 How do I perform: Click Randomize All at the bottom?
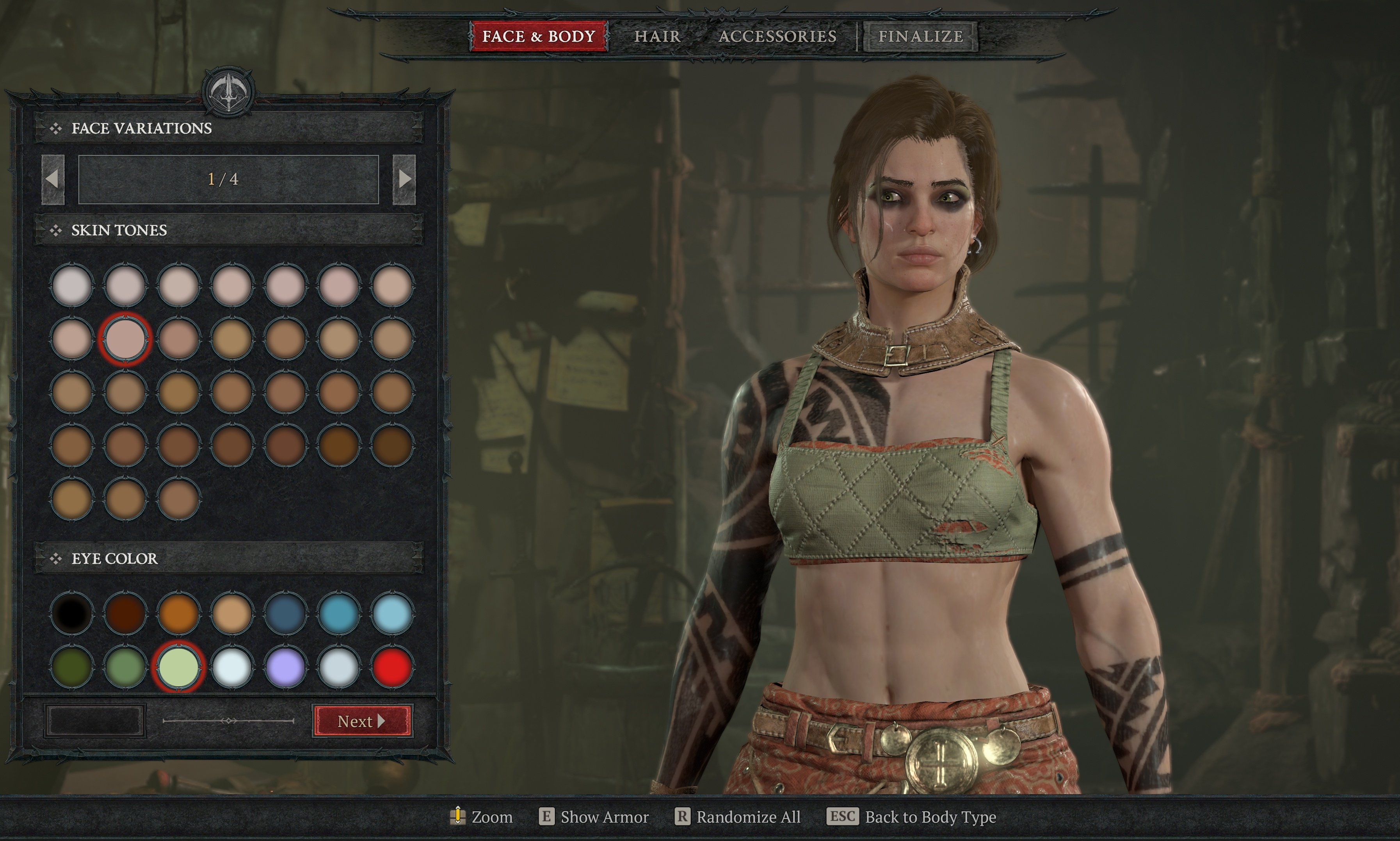[737, 817]
